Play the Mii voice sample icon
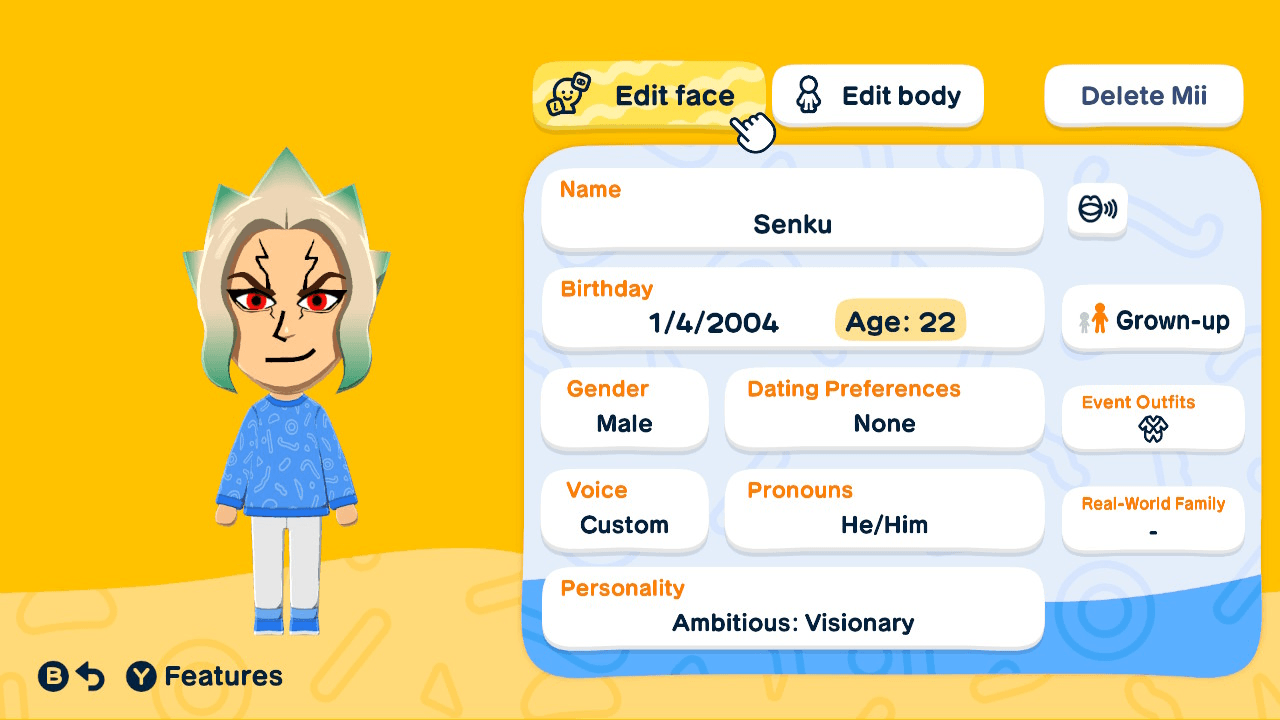The image size is (1280, 720). click(1096, 211)
